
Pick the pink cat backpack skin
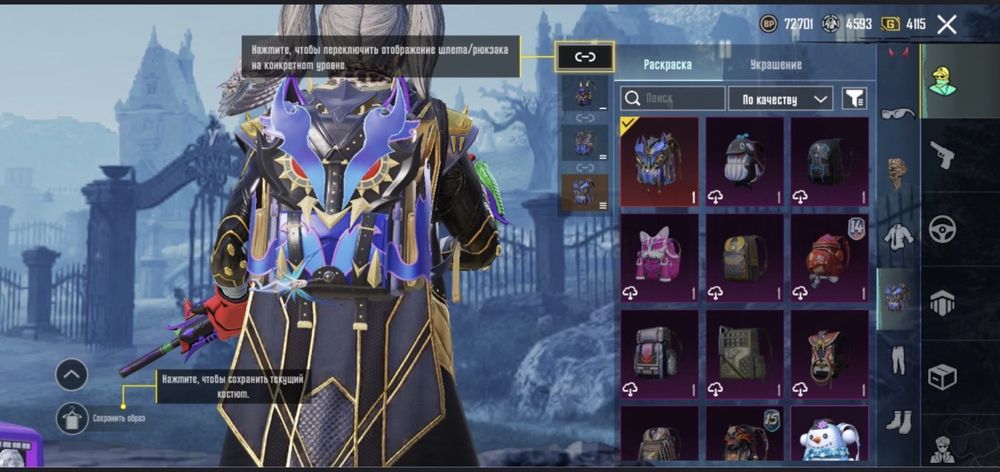tap(658, 257)
